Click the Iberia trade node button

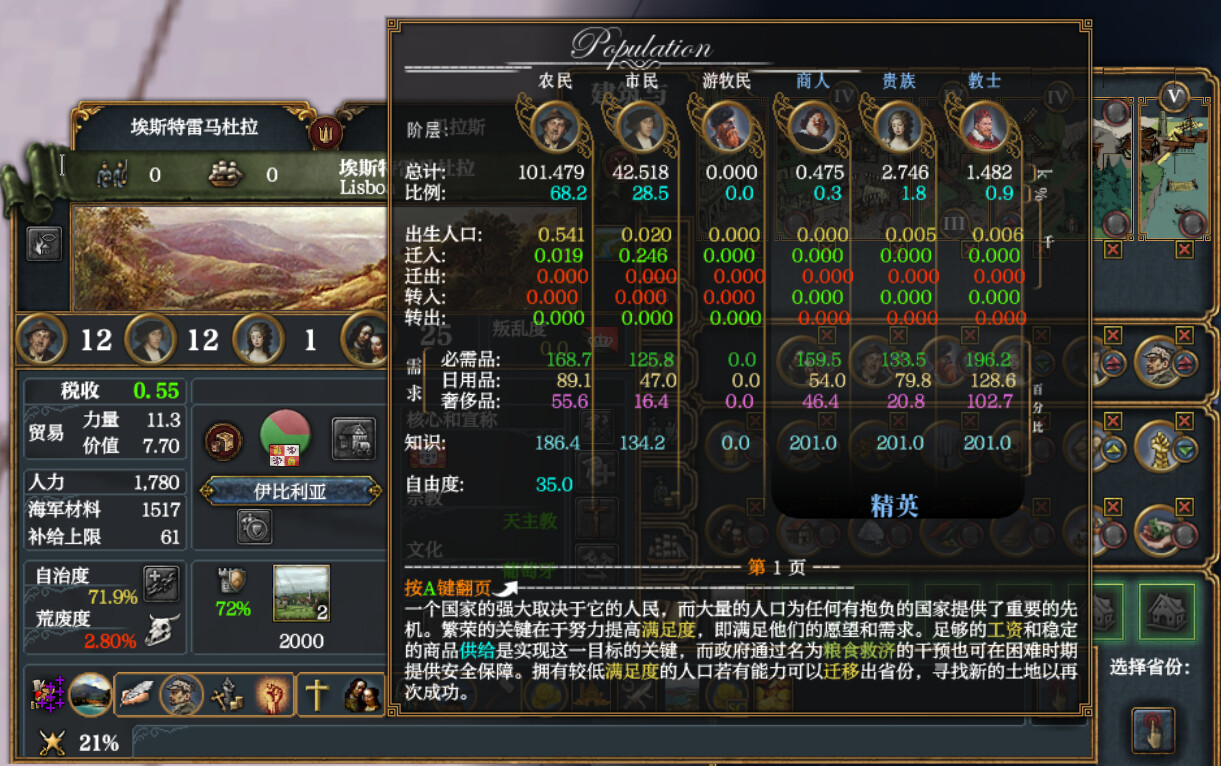(x=290, y=491)
